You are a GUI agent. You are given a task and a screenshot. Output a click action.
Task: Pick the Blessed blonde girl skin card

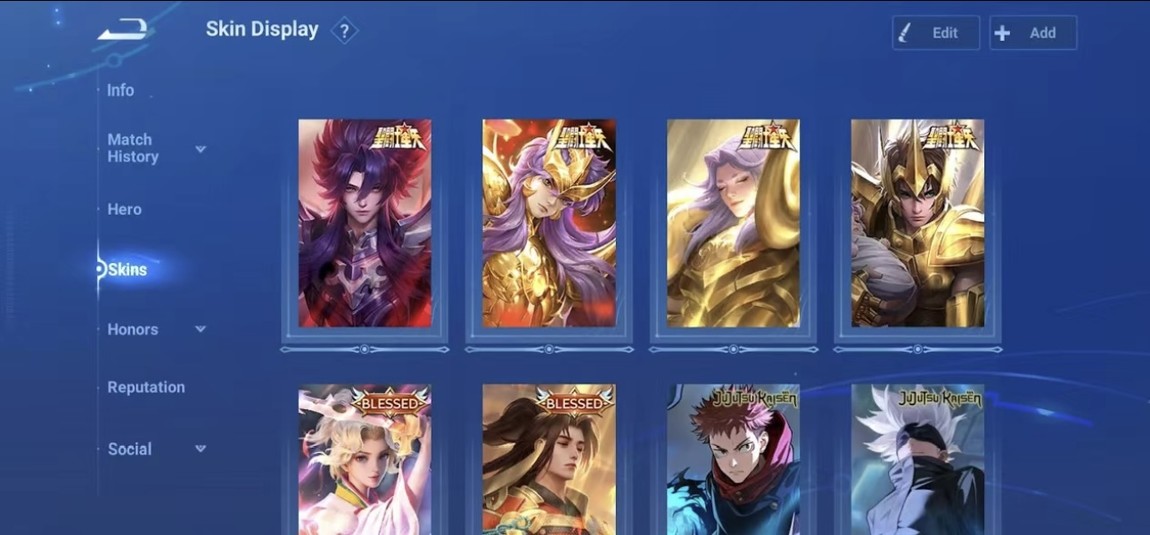coord(365,460)
